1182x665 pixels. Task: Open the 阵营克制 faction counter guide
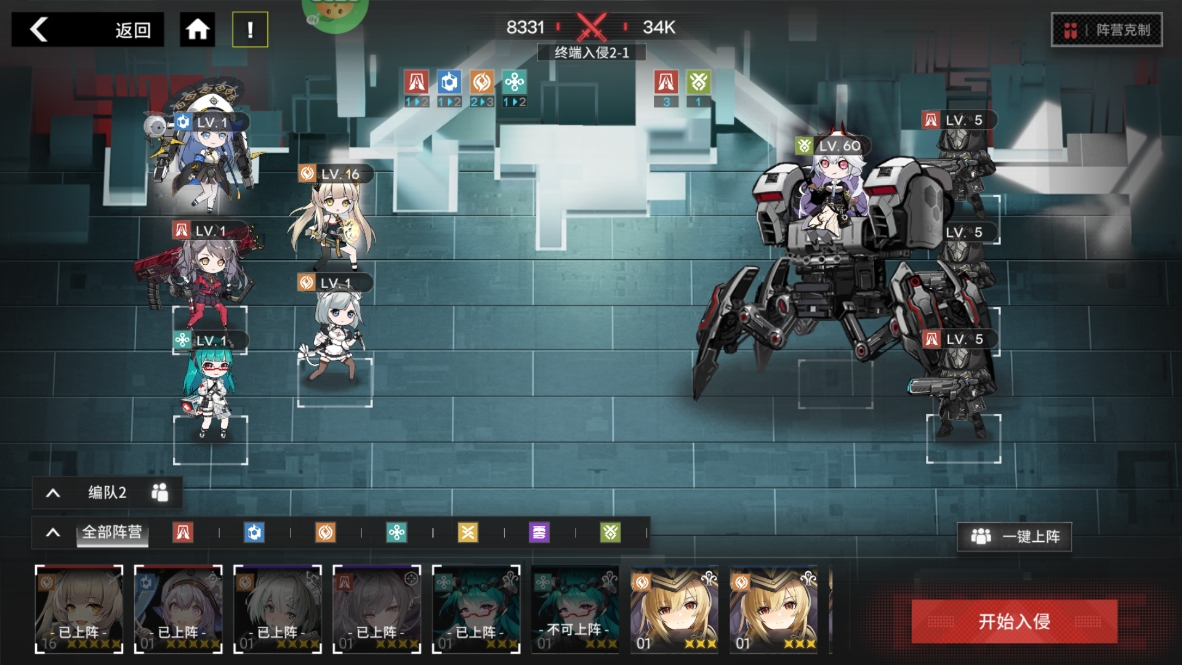pyautogui.click(x=1106, y=30)
